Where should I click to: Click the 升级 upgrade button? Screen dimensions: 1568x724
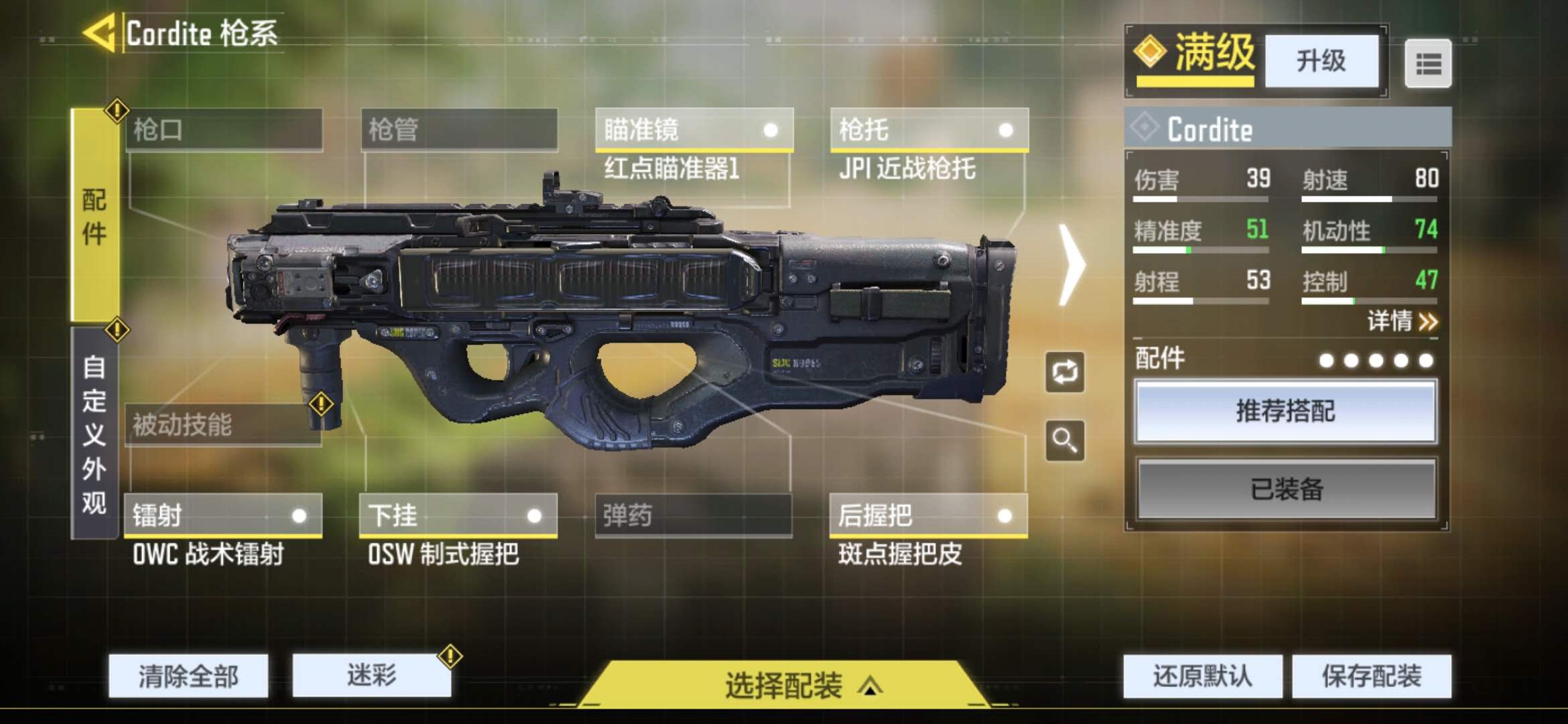point(1321,61)
